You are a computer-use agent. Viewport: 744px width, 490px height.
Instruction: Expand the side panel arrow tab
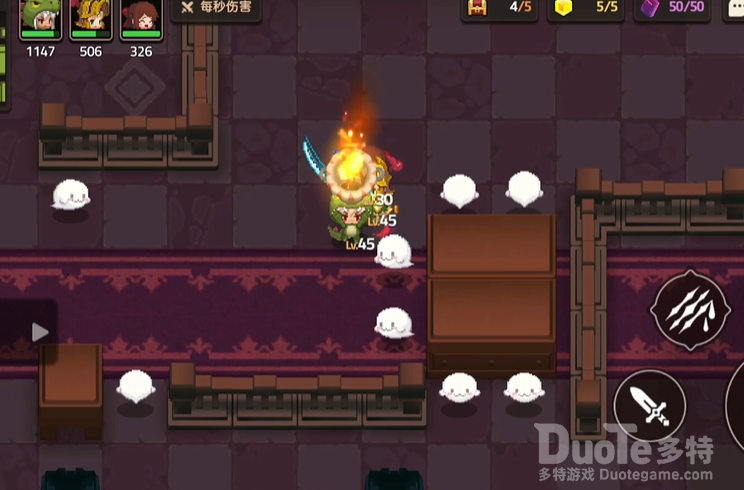coord(39,332)
